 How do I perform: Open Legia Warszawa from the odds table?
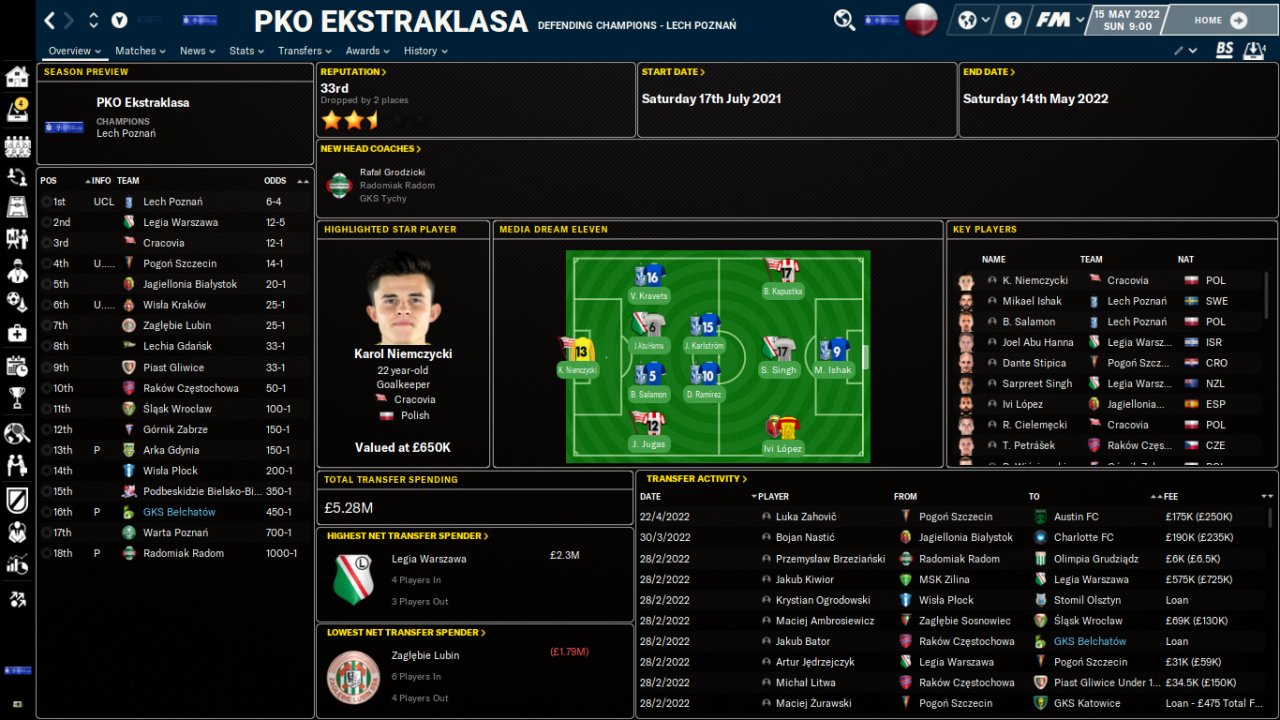pos(180,222)
